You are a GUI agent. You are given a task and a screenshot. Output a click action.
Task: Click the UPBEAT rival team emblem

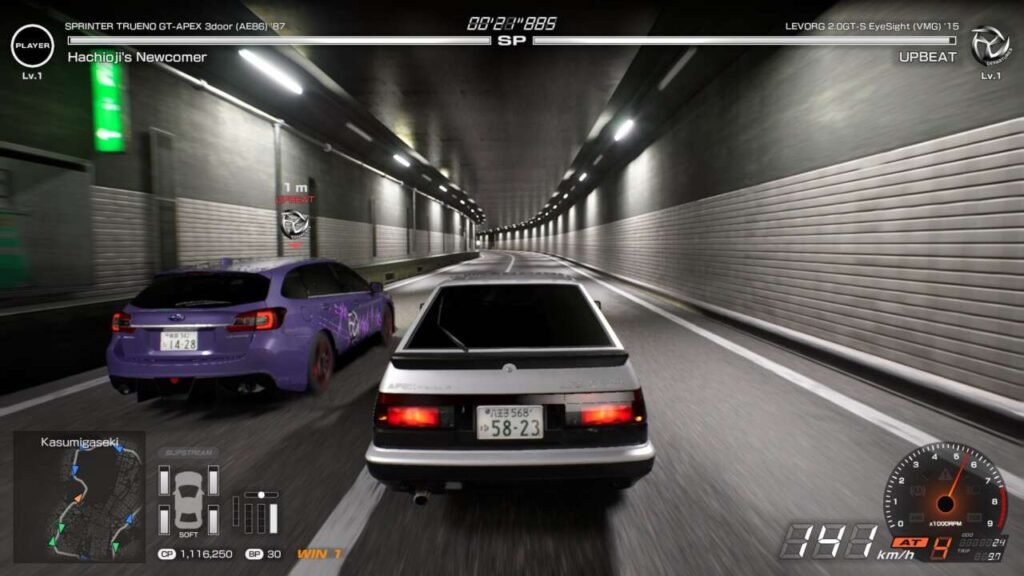[989, 45]
